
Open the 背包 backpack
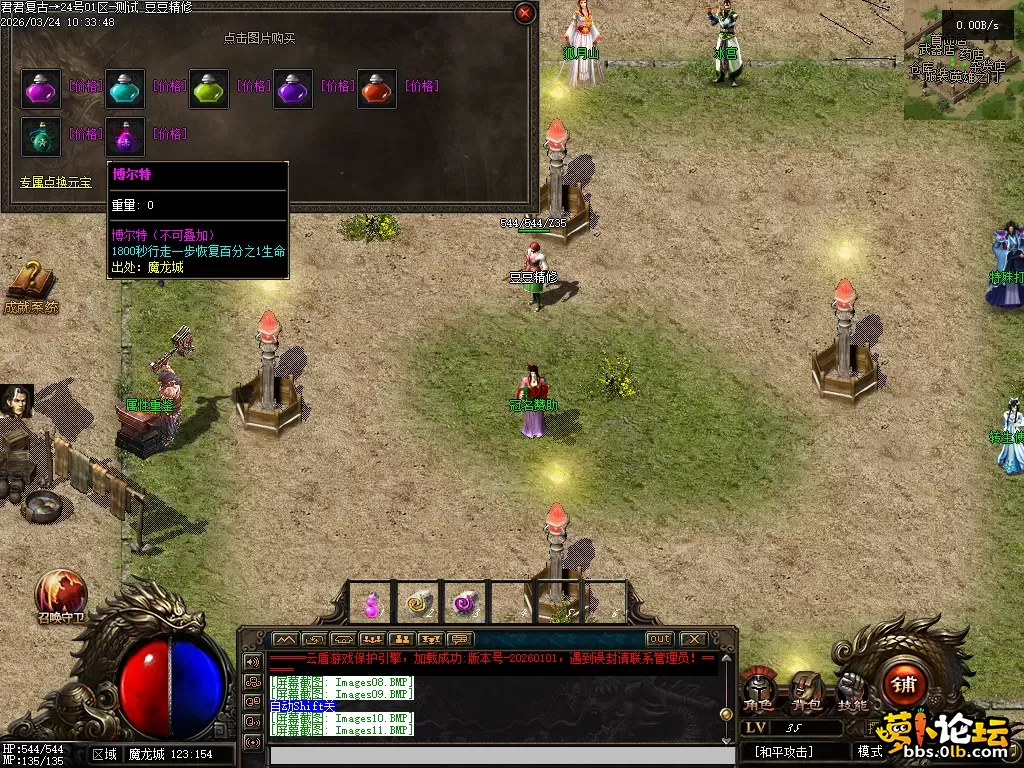tap(806, 690)
